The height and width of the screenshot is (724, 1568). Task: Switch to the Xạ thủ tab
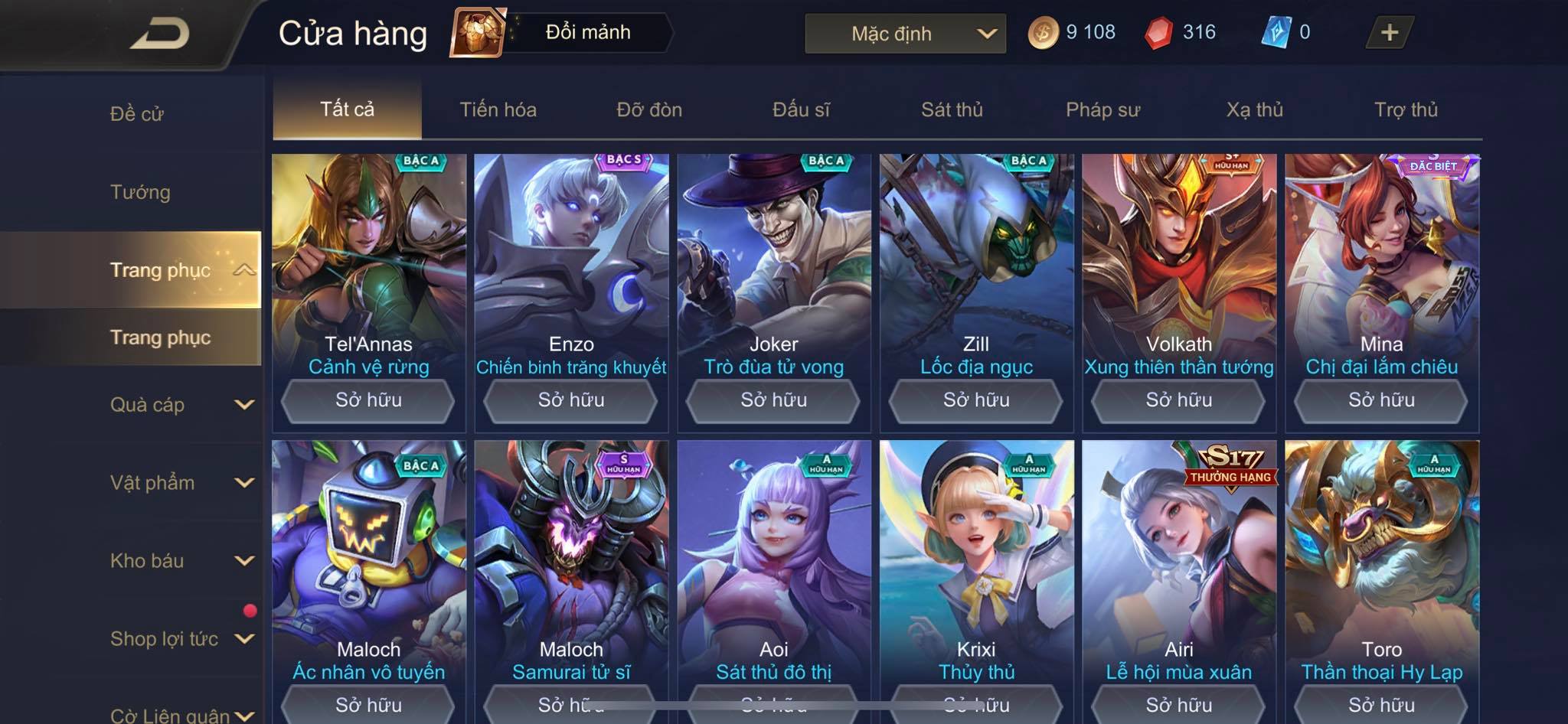click(x=1254, y=110)
